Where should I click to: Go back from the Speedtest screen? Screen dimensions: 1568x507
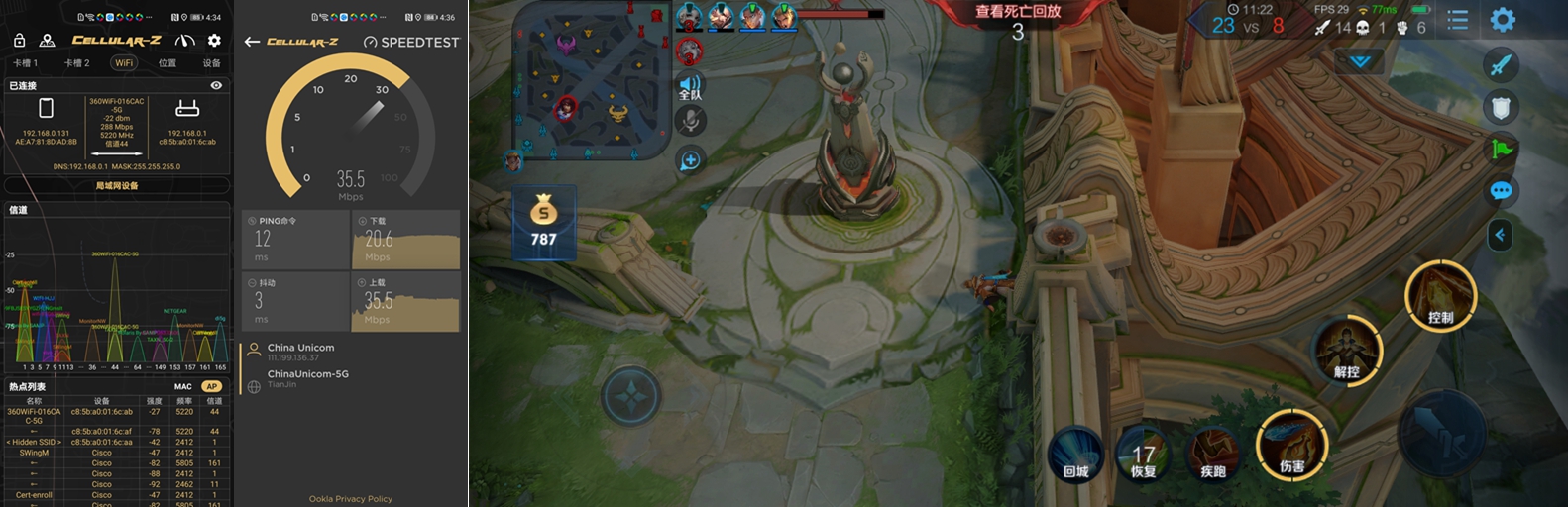(x=252, y=42)
